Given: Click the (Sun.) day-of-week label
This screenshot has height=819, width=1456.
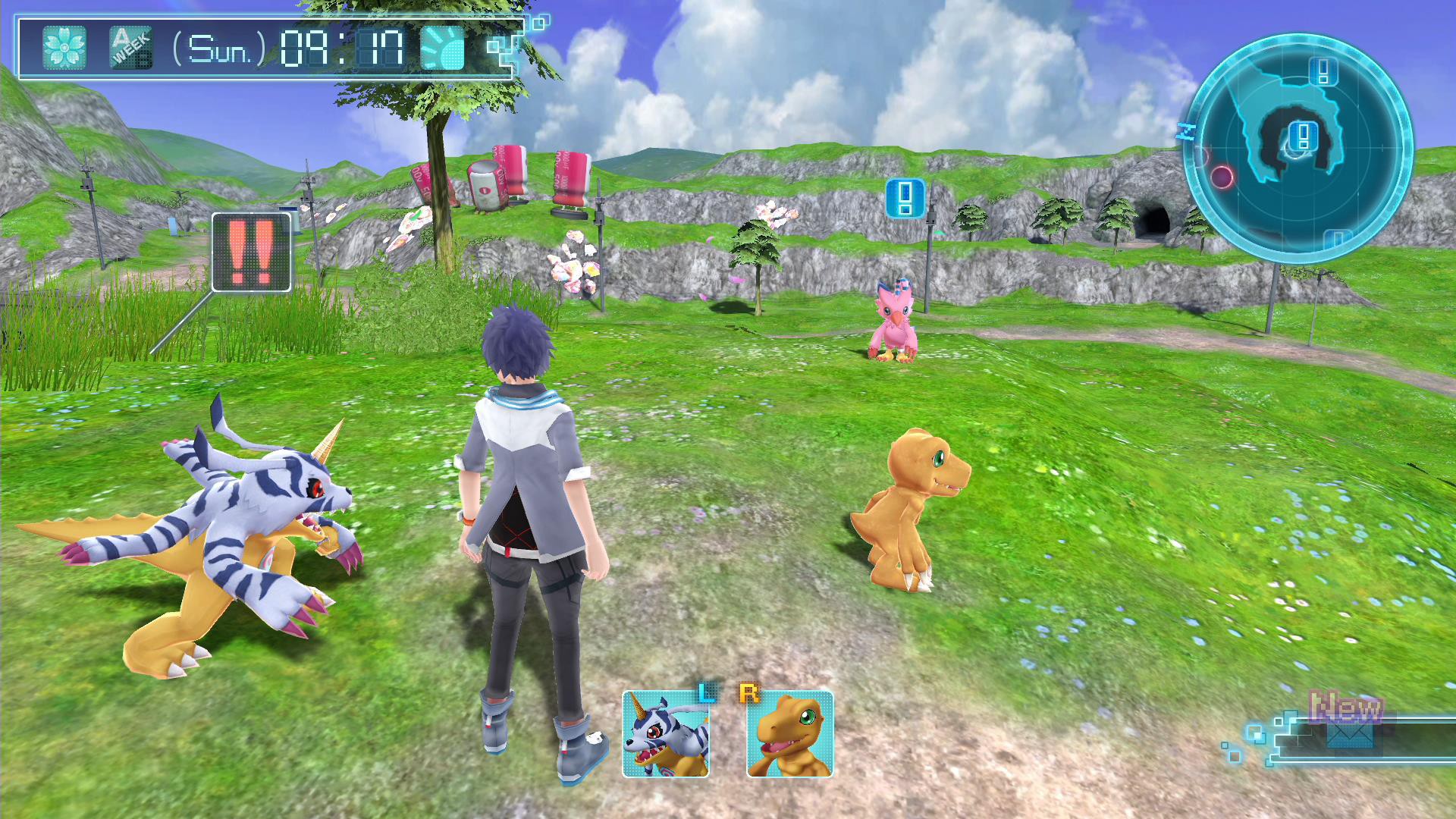Looking at the screenshot, I should [x=218, y=47].
